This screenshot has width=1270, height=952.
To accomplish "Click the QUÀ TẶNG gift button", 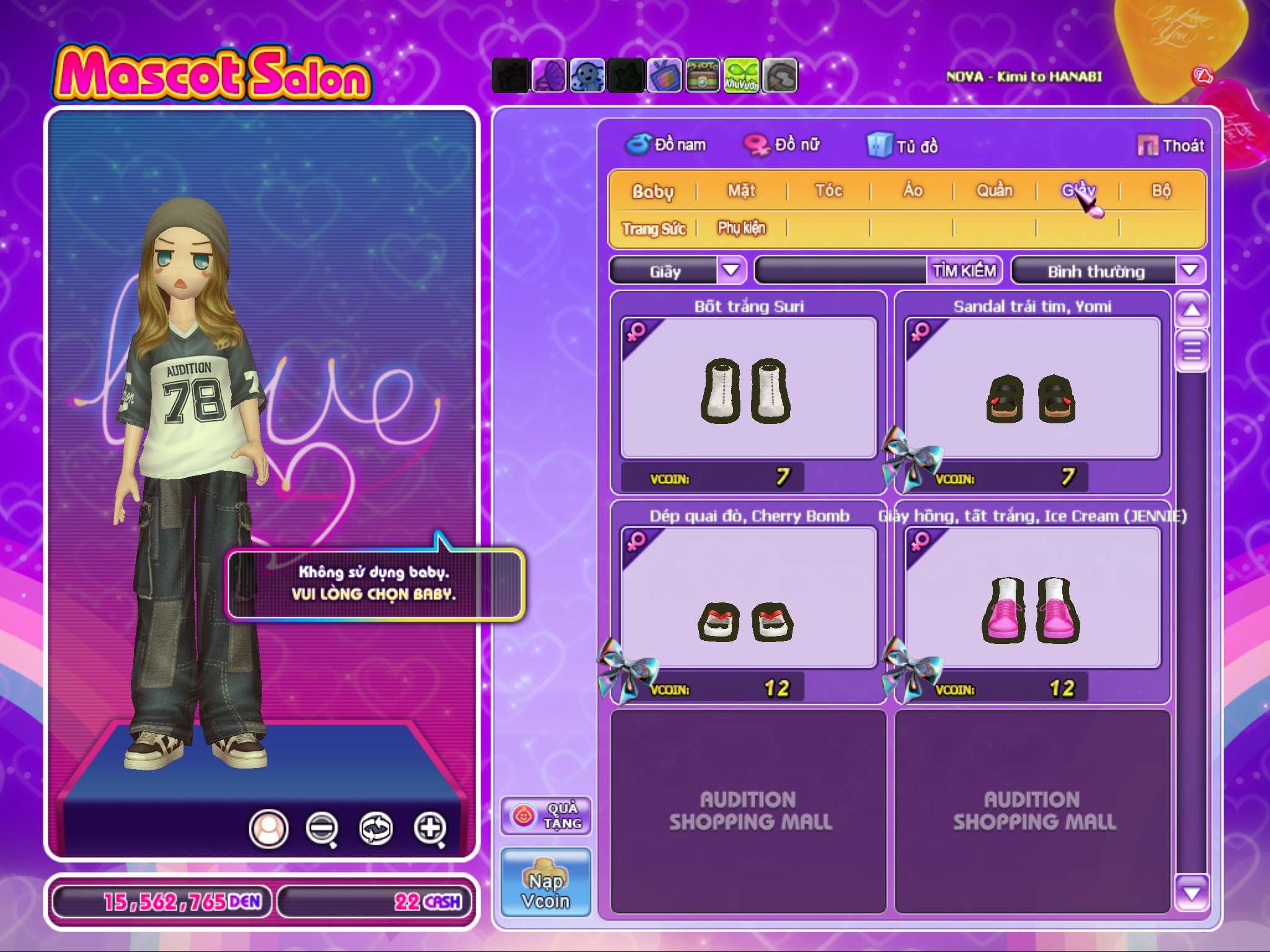I will point(546,816).
